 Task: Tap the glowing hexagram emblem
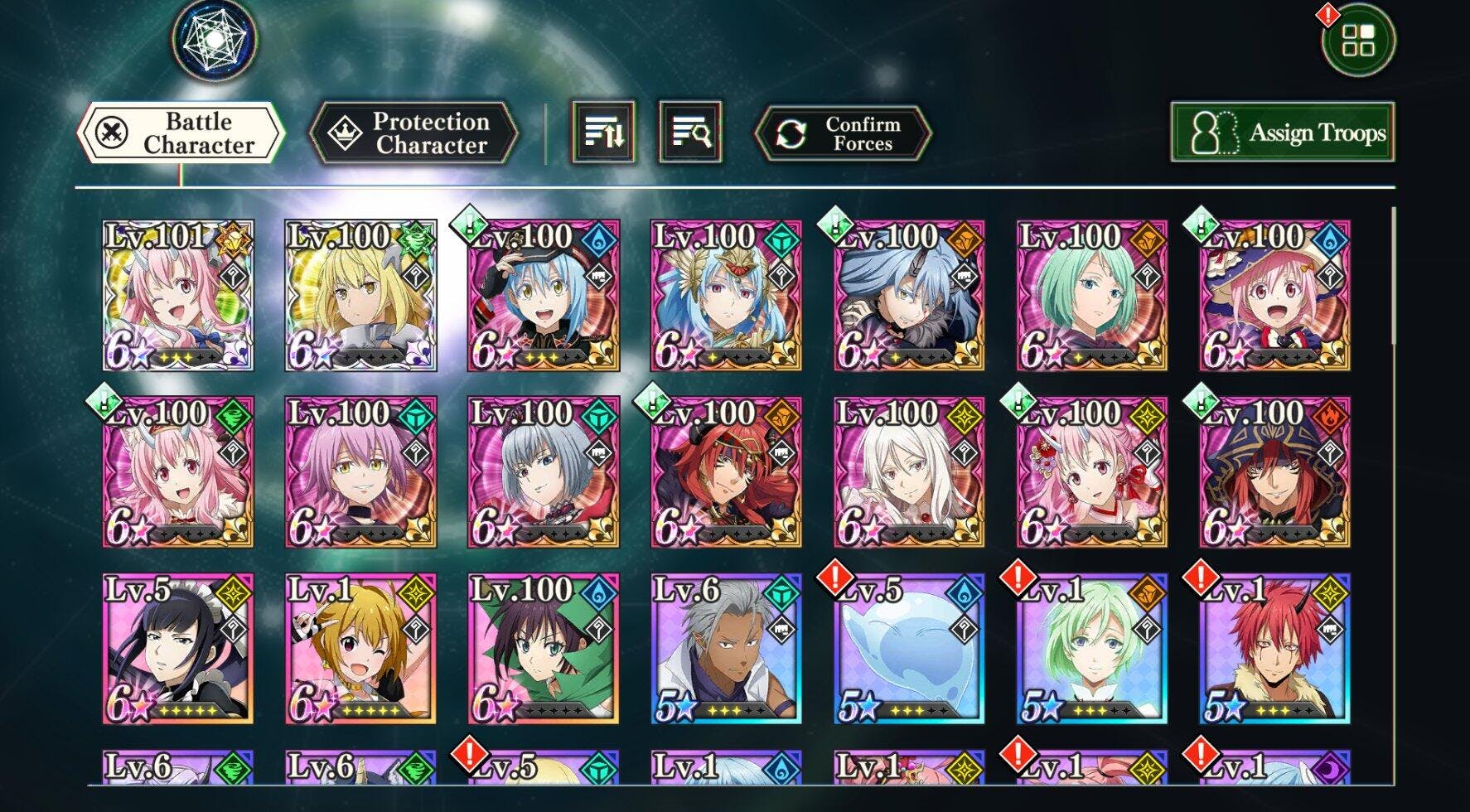215,38
